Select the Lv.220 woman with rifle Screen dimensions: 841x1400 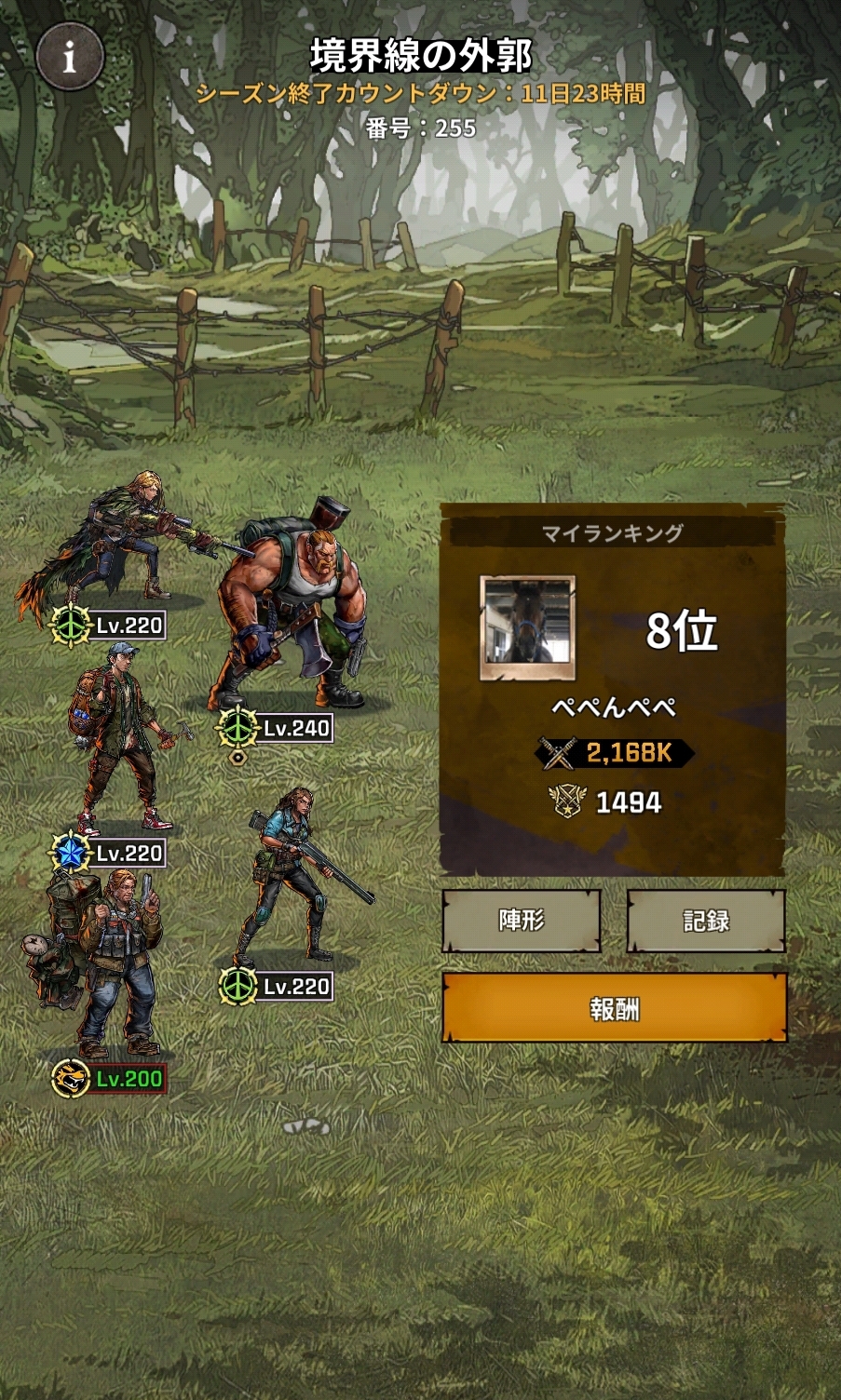tap(289, 875)
